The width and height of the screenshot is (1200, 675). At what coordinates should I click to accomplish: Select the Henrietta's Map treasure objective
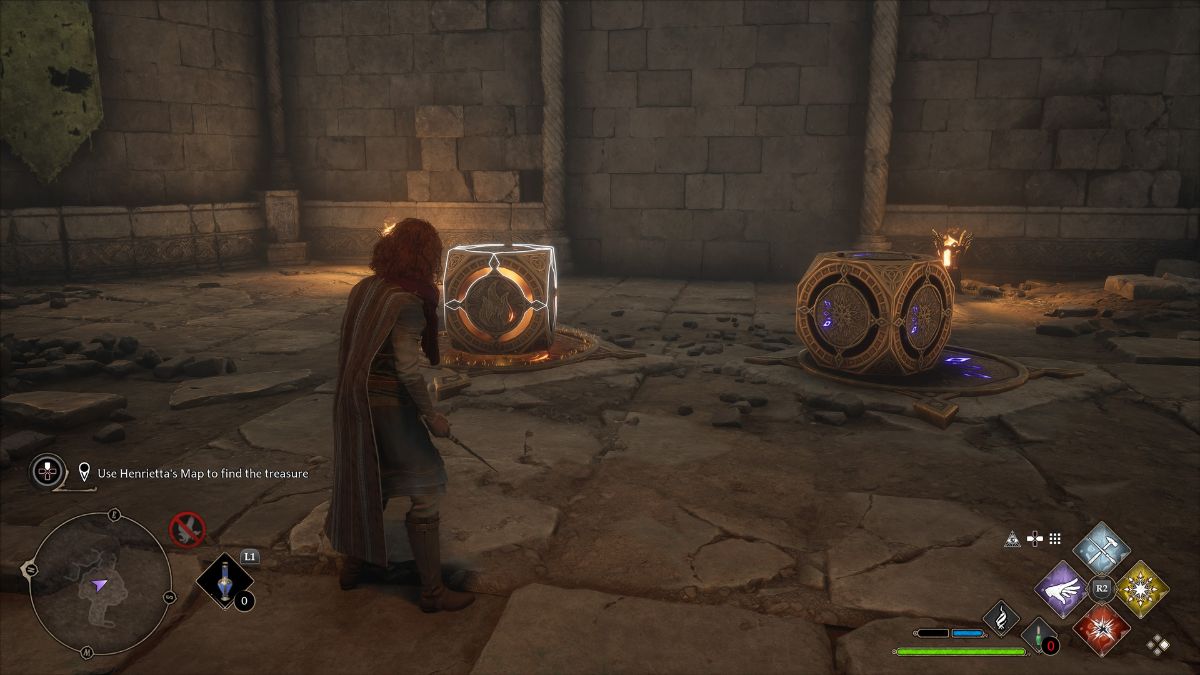202,473
